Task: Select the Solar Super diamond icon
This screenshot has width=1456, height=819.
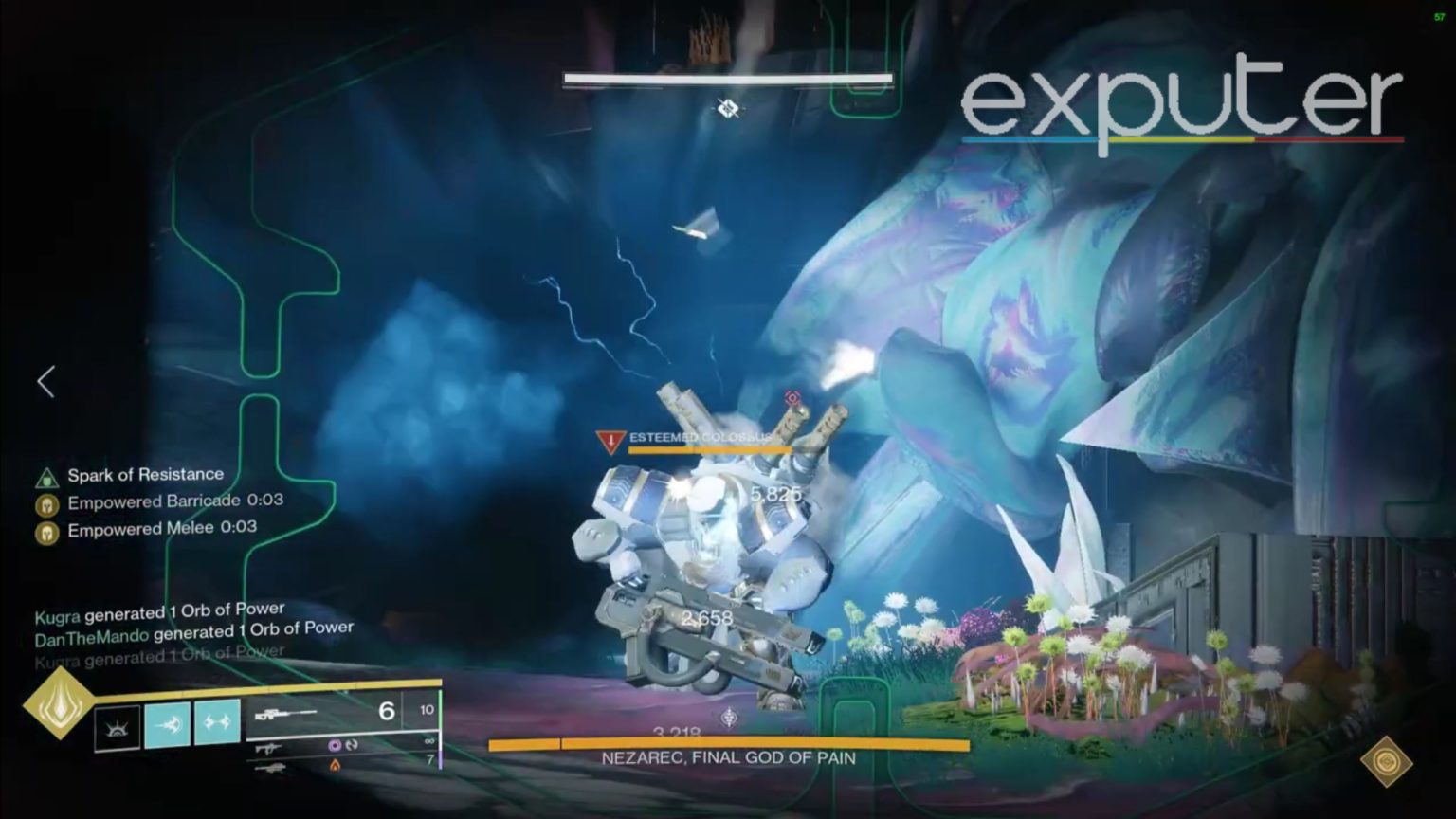Action: click(x=61, y=706)
